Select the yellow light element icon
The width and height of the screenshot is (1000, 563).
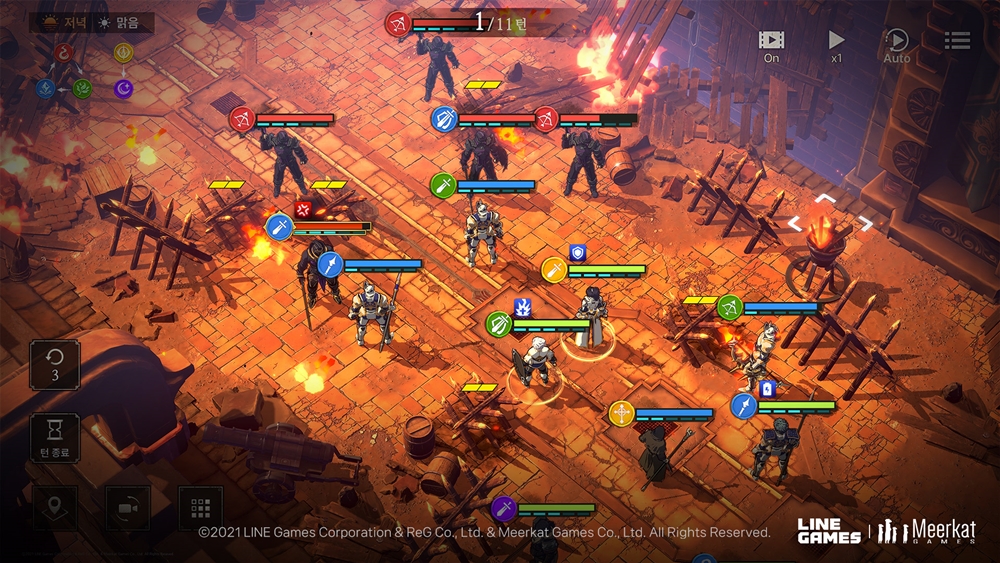tap(123, 52)
